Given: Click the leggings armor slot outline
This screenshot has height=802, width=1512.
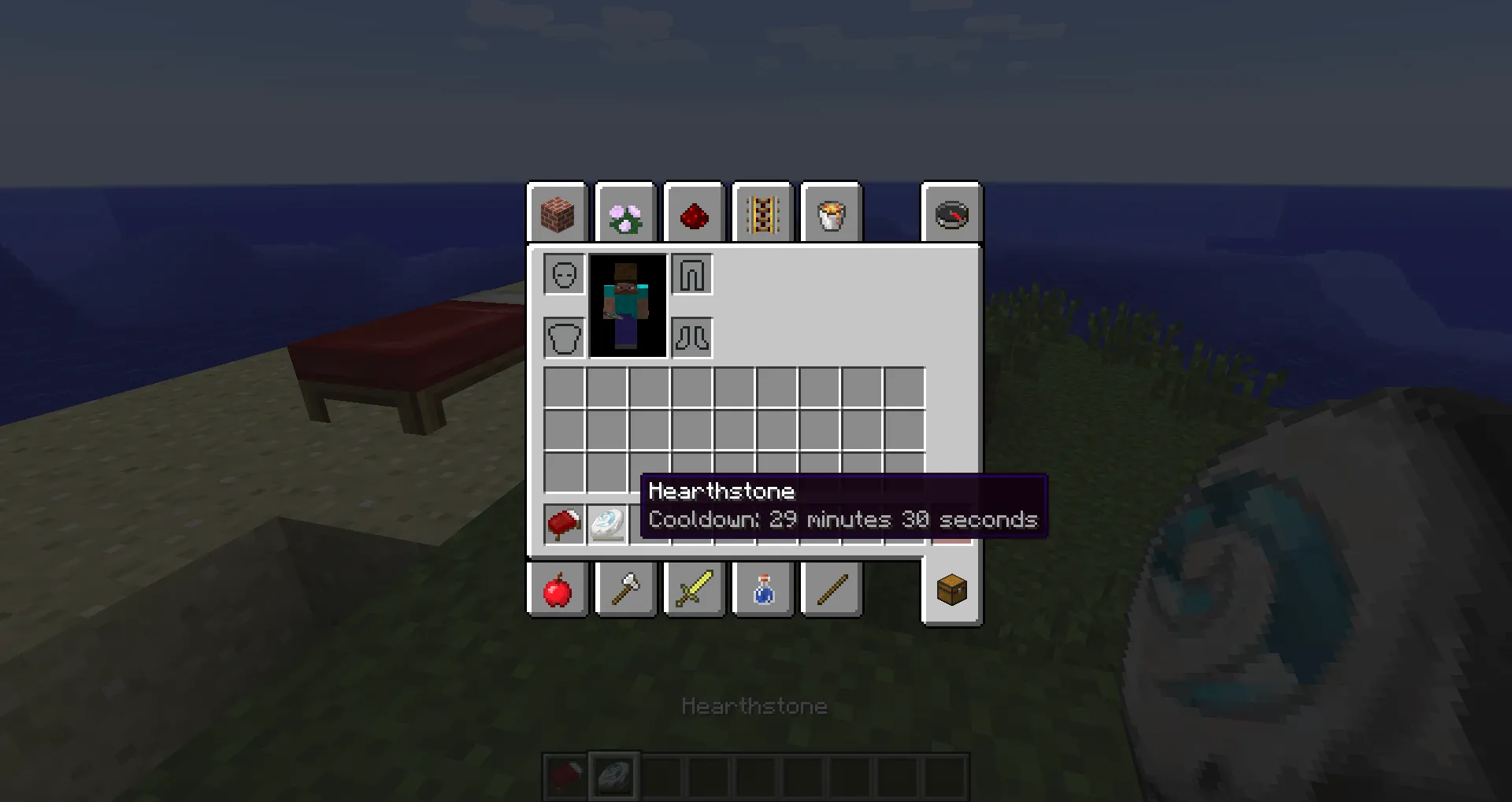Looking at the screenshot, I should [691, 274].
